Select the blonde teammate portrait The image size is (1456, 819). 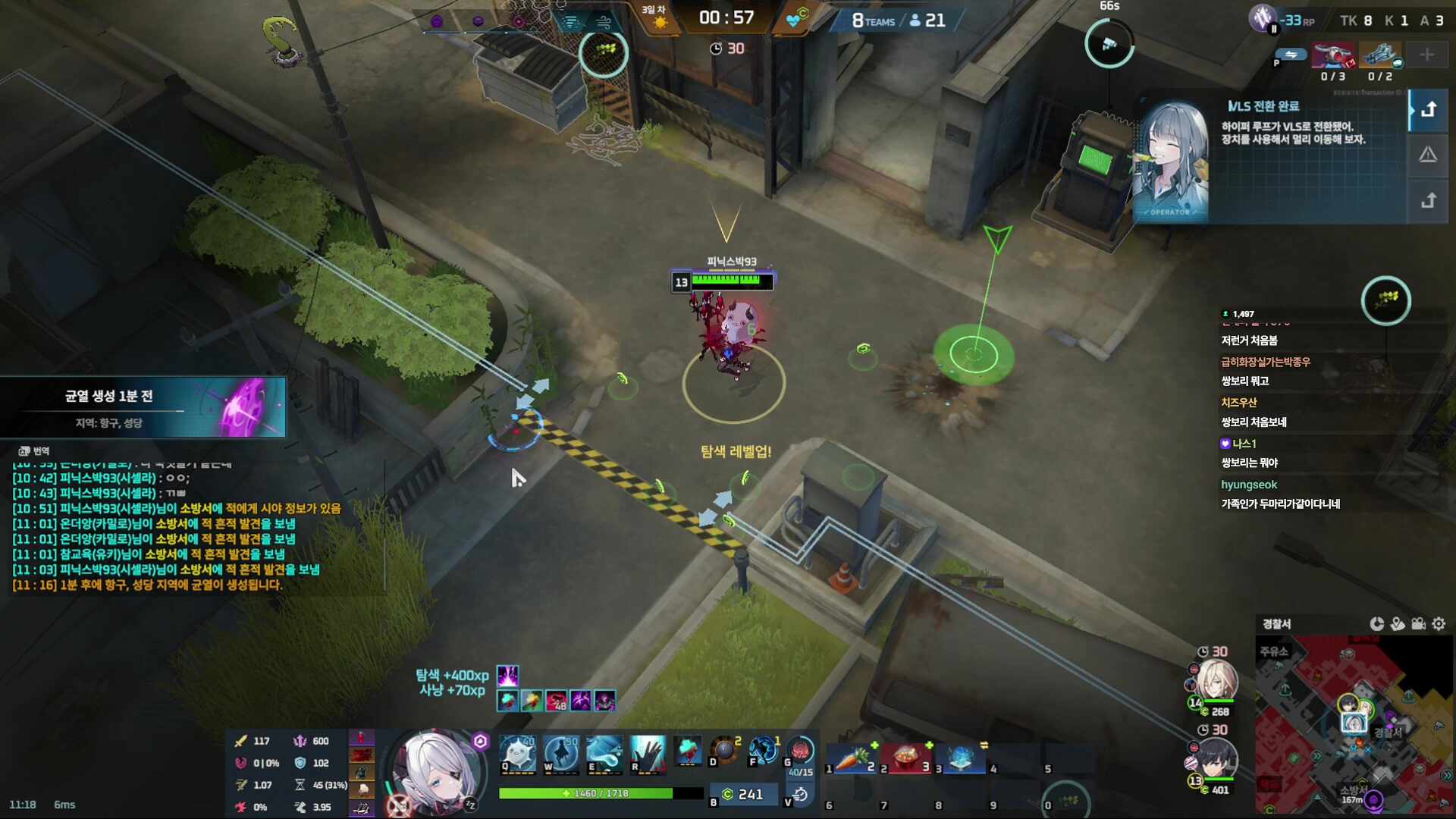click(1218, 681)
